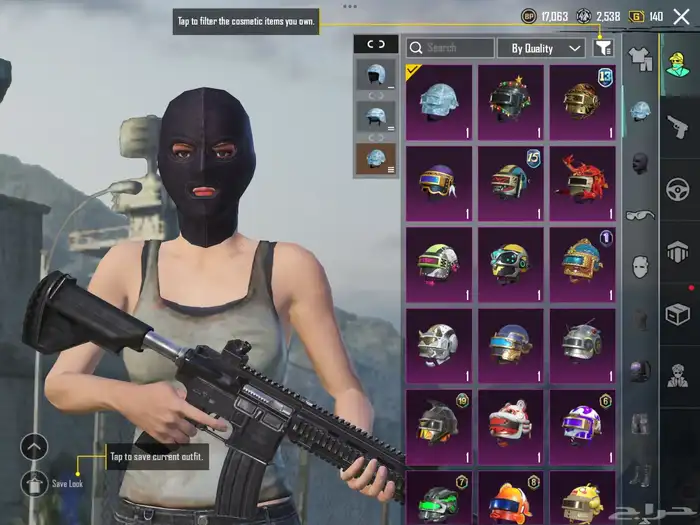Open the glasses category

pyautogui.click(x=640, y=214)
